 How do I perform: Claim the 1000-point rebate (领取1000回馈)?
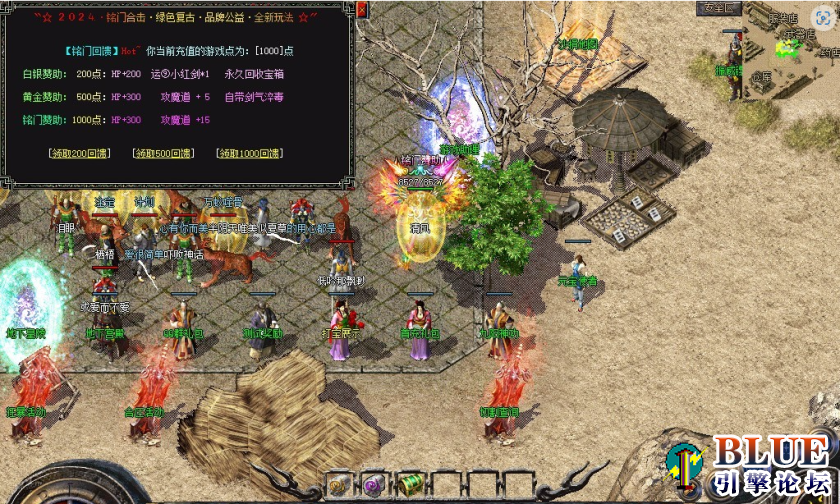(250, 153)
